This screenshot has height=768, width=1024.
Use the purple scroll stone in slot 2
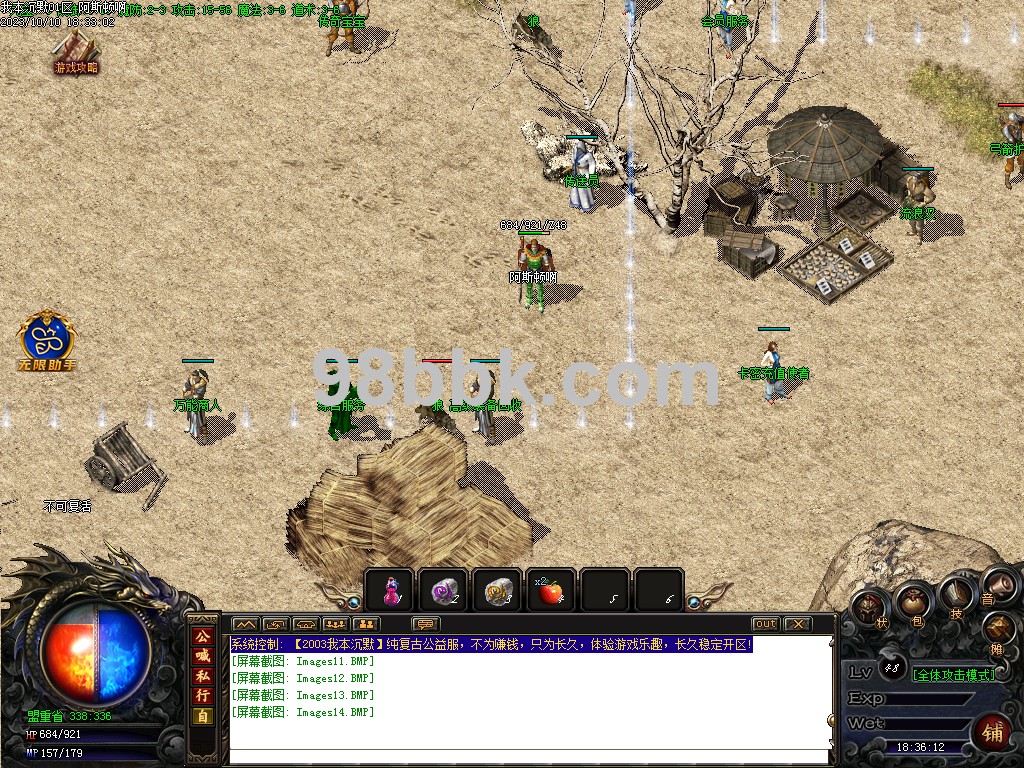pos(443,591)
